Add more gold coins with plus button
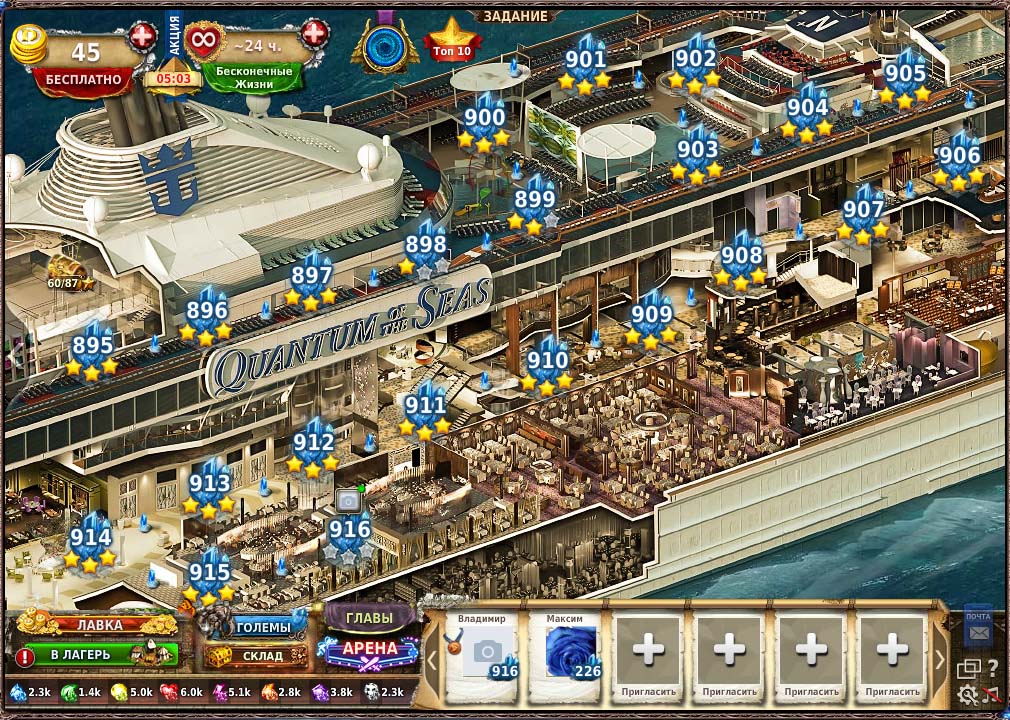Image resolution: width=1010 pixels, height=720 pixels. [x=143, y=37]
